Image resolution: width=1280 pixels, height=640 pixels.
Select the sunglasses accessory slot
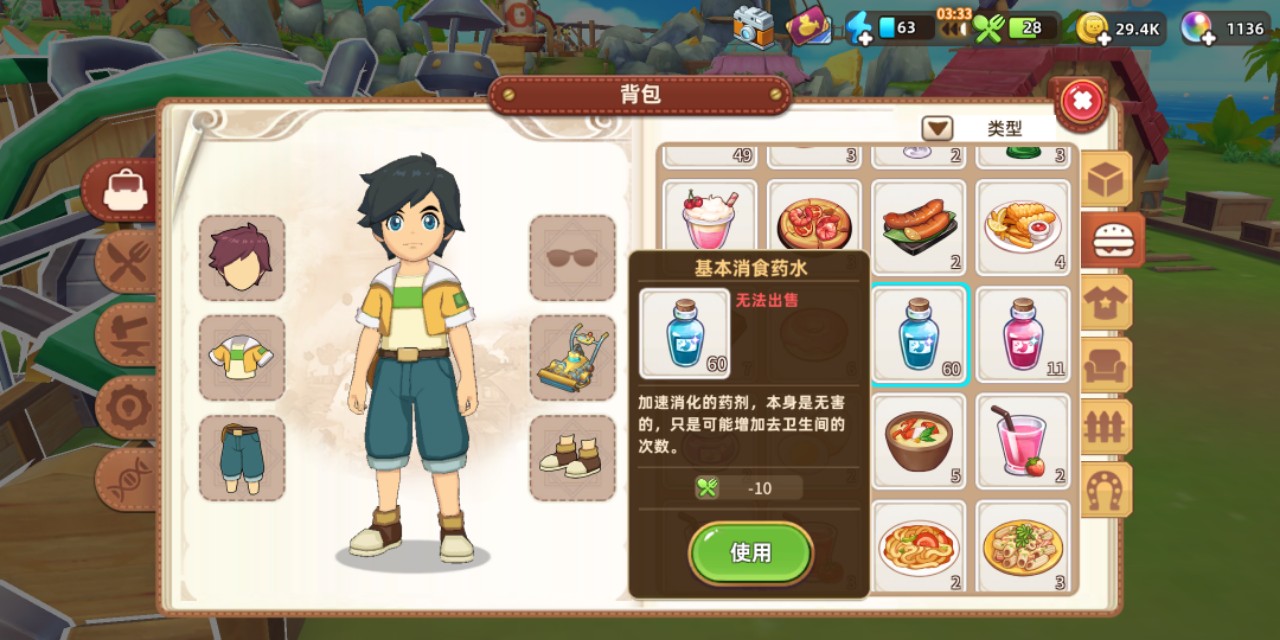click(572, 258)
